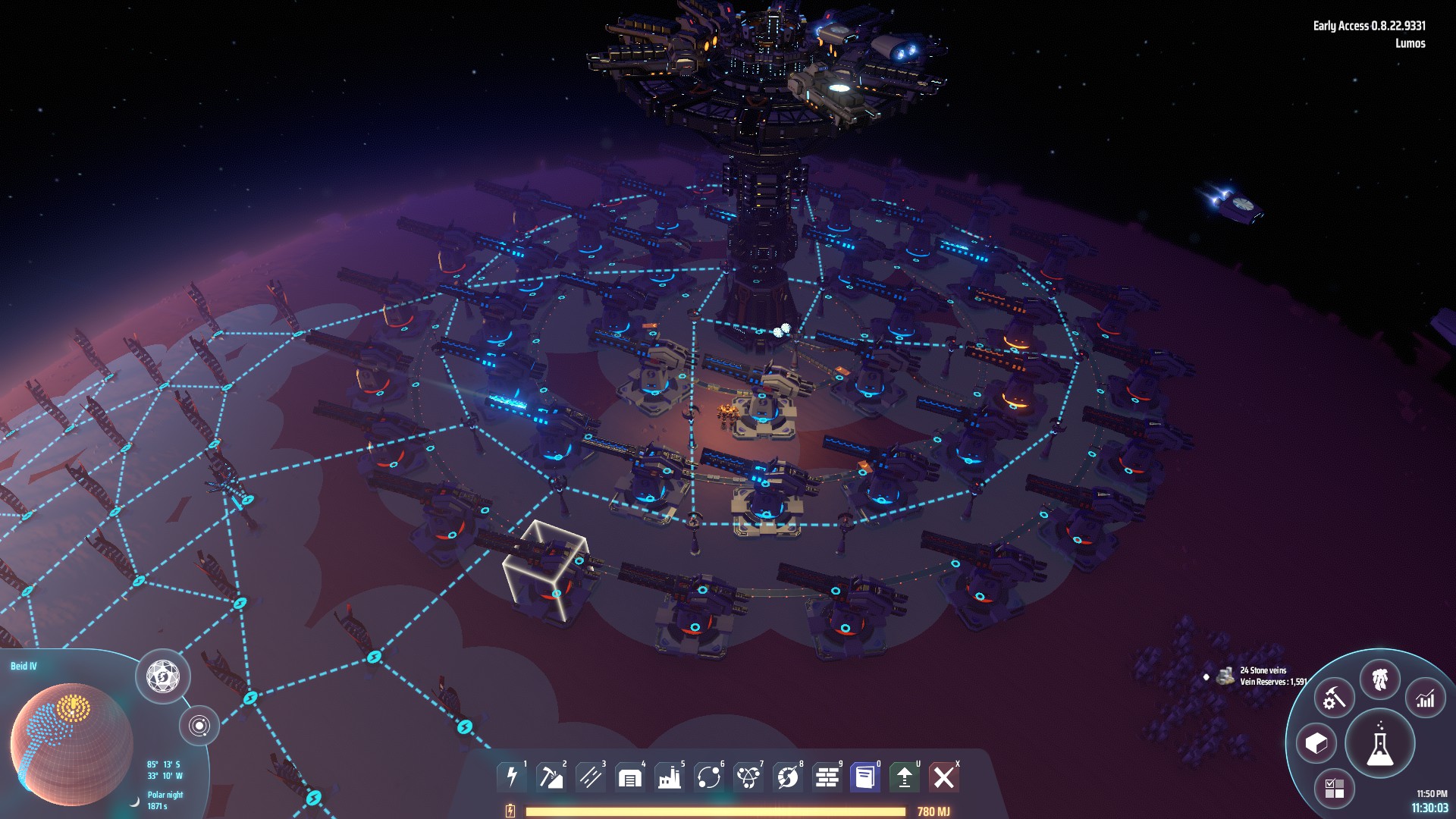Activate the upgrade arrow tool
The height and width of the screenshot is (819, 1456).
pos(905,777)
